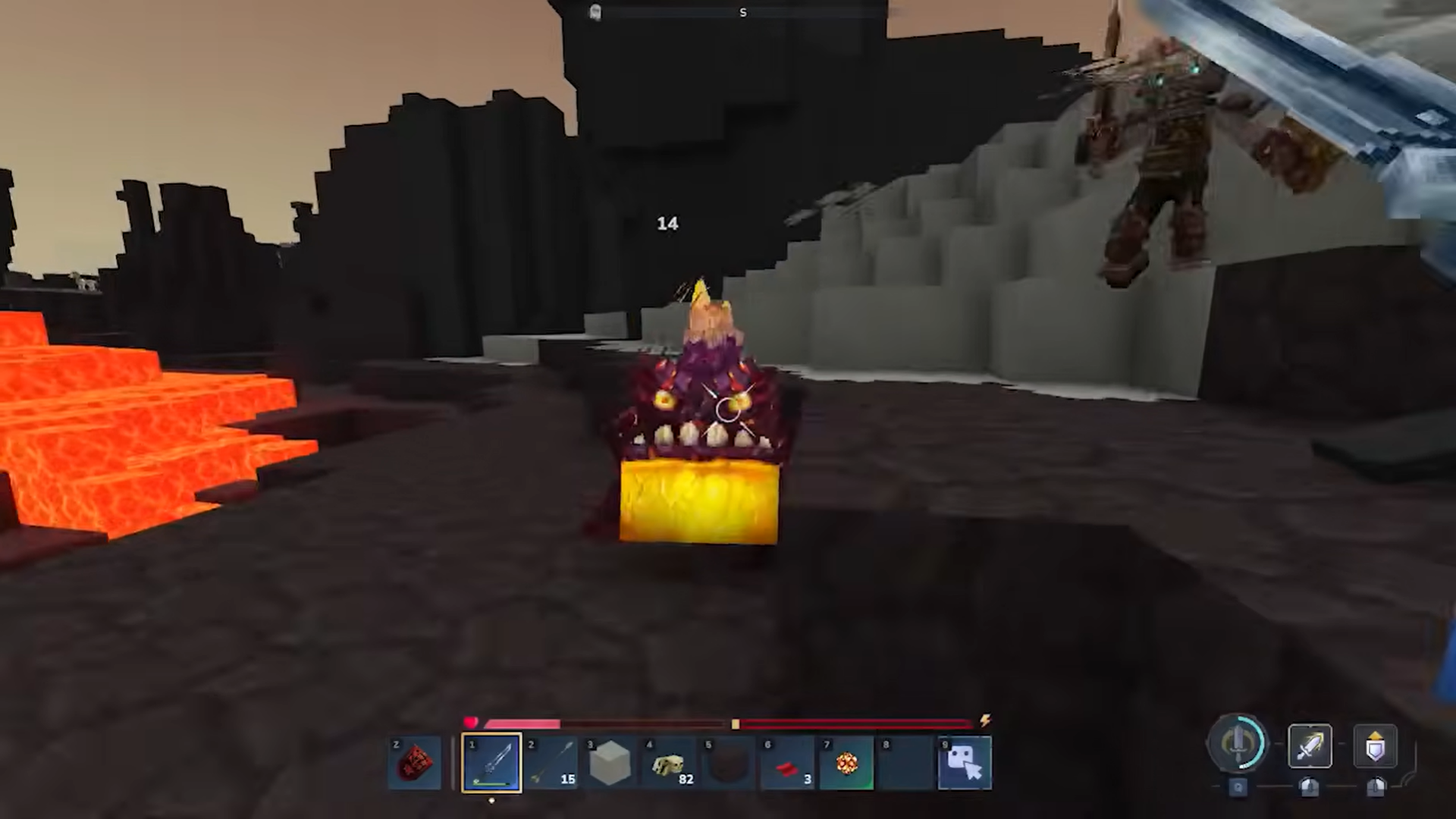The width and height of the screenshot is (1456, 819).
Task: Select the block placement tool in slot 9
Action: point(965,762)
